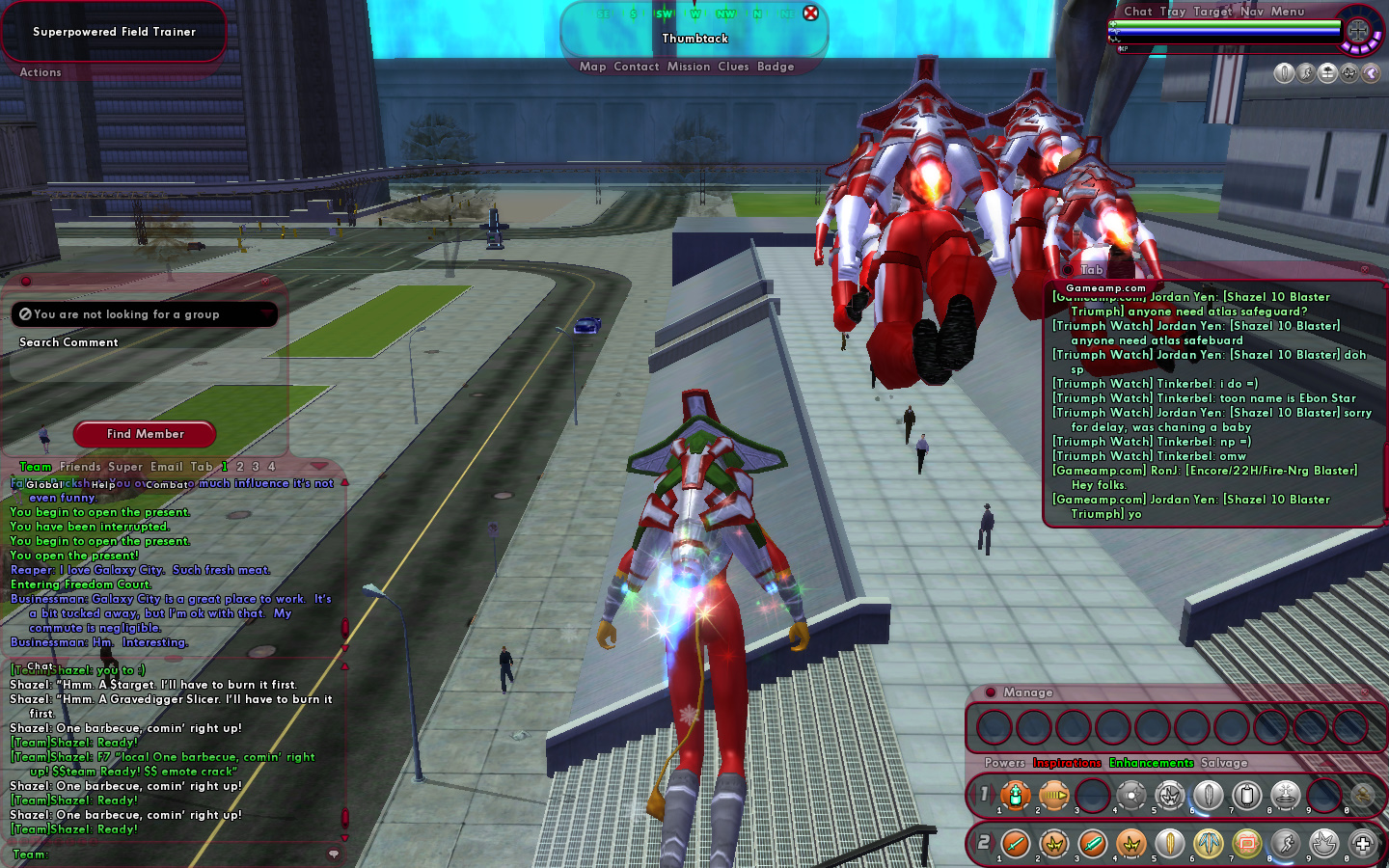This screenshot has width=1389, height=868.
Task: Open Enhancements management
Action: tap(1151, 763)
